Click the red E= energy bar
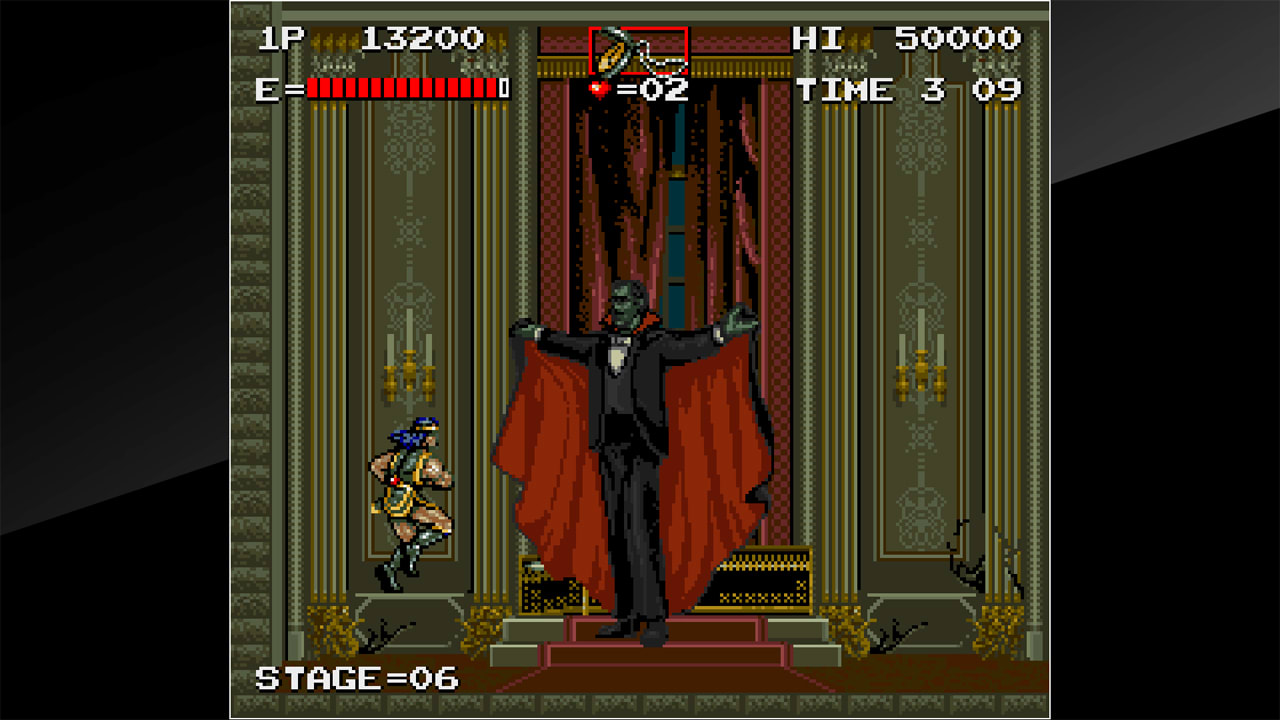Viewport: 1280px width, 720px height. pos(400,88)
